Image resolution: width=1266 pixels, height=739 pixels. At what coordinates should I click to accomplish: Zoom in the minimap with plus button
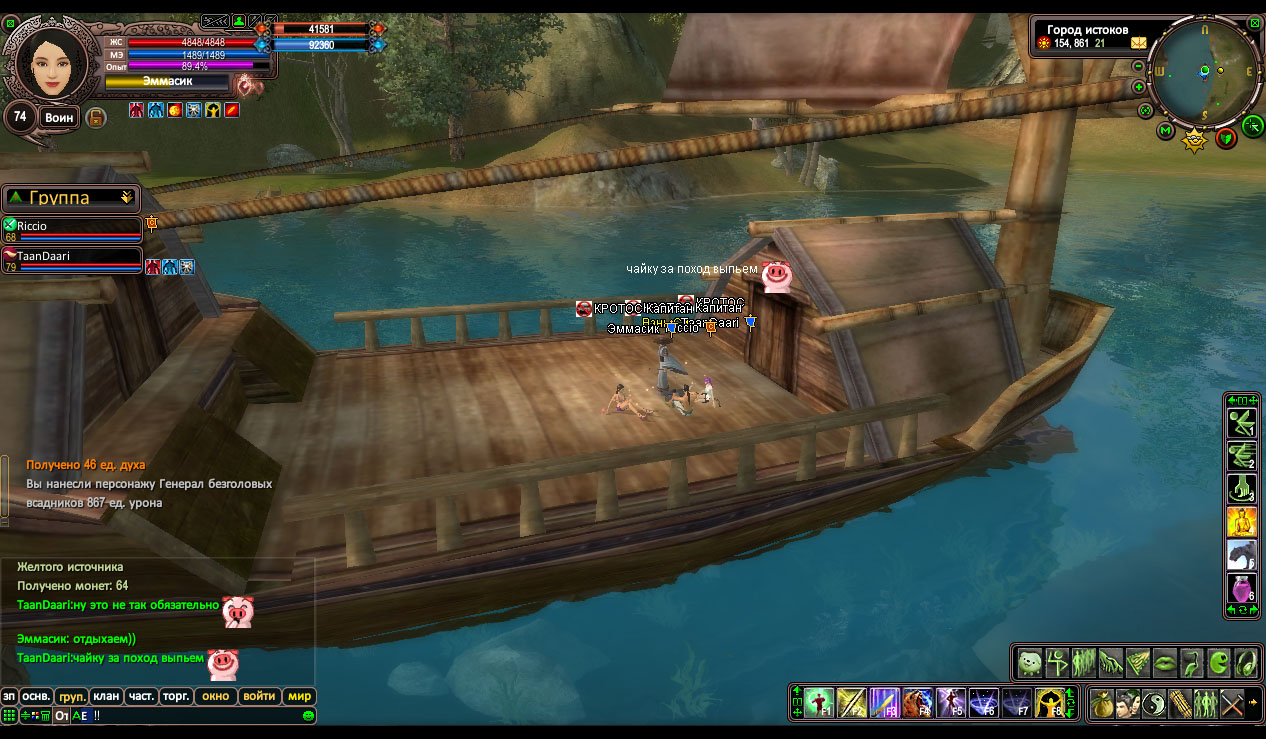[1139, 87]
